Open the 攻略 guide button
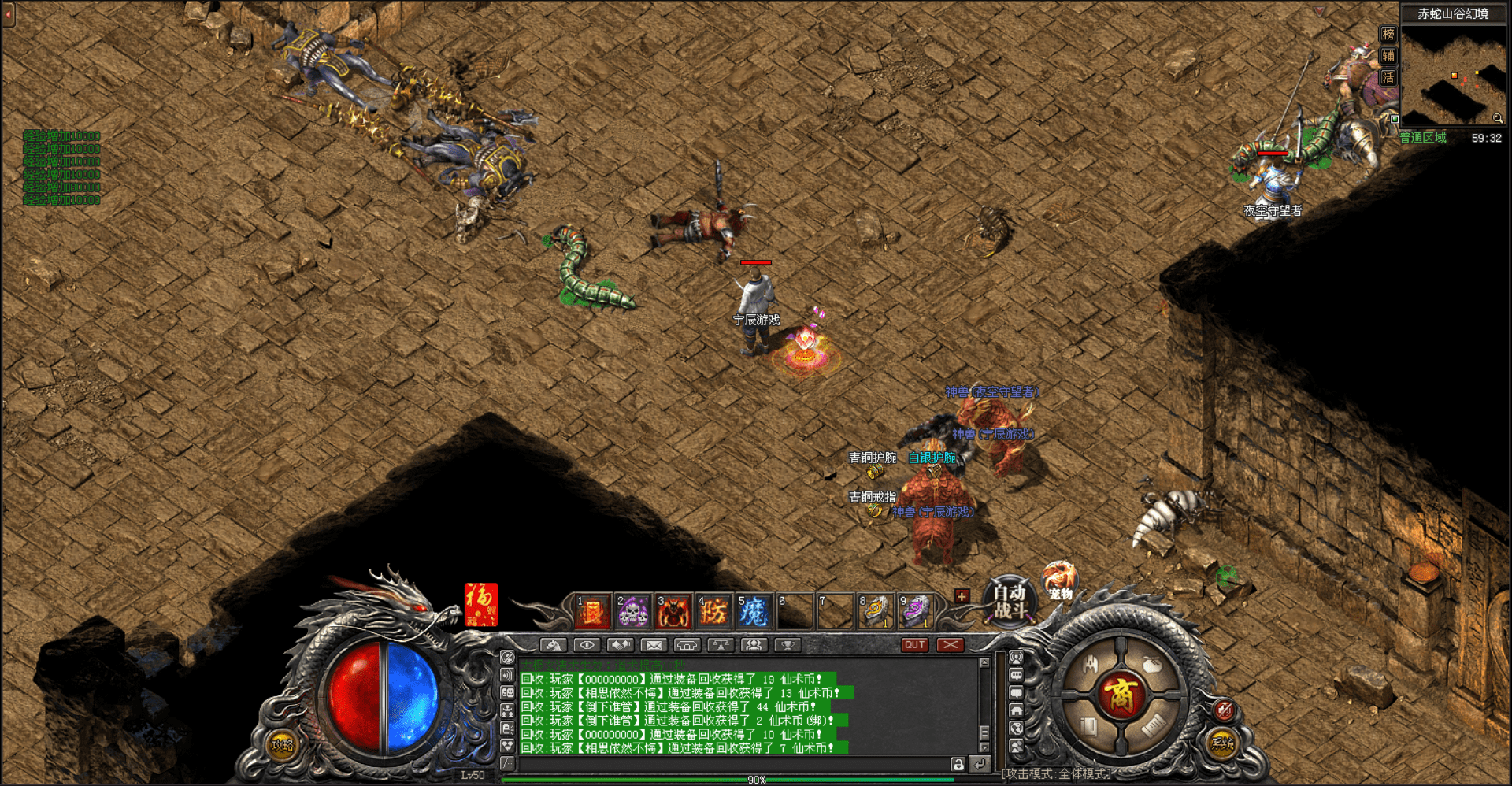1512x786 pixels. click(x=282, y=744)
